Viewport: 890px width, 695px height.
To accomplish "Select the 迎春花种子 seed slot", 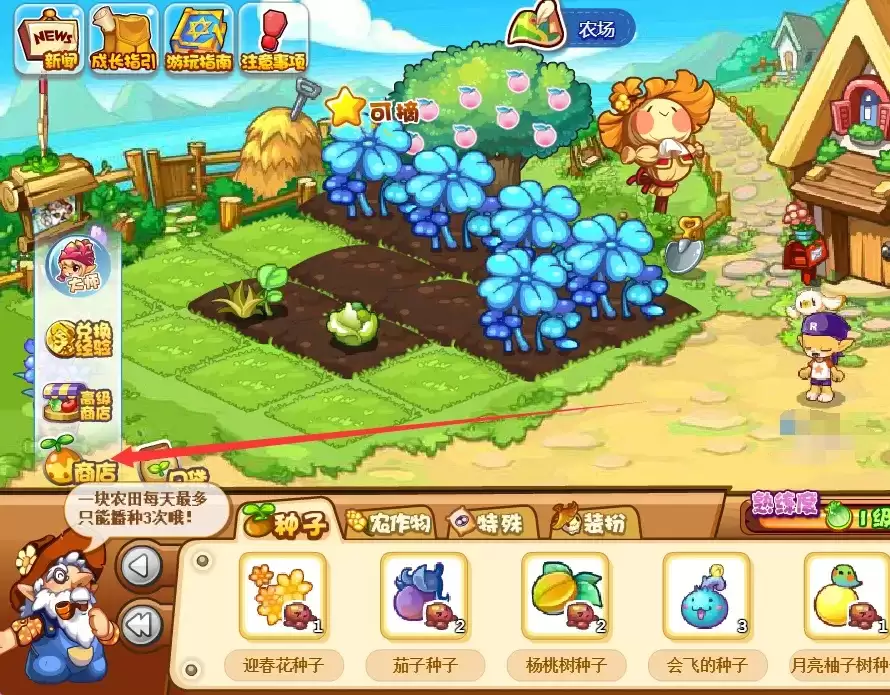I will [x=283, y=597].
